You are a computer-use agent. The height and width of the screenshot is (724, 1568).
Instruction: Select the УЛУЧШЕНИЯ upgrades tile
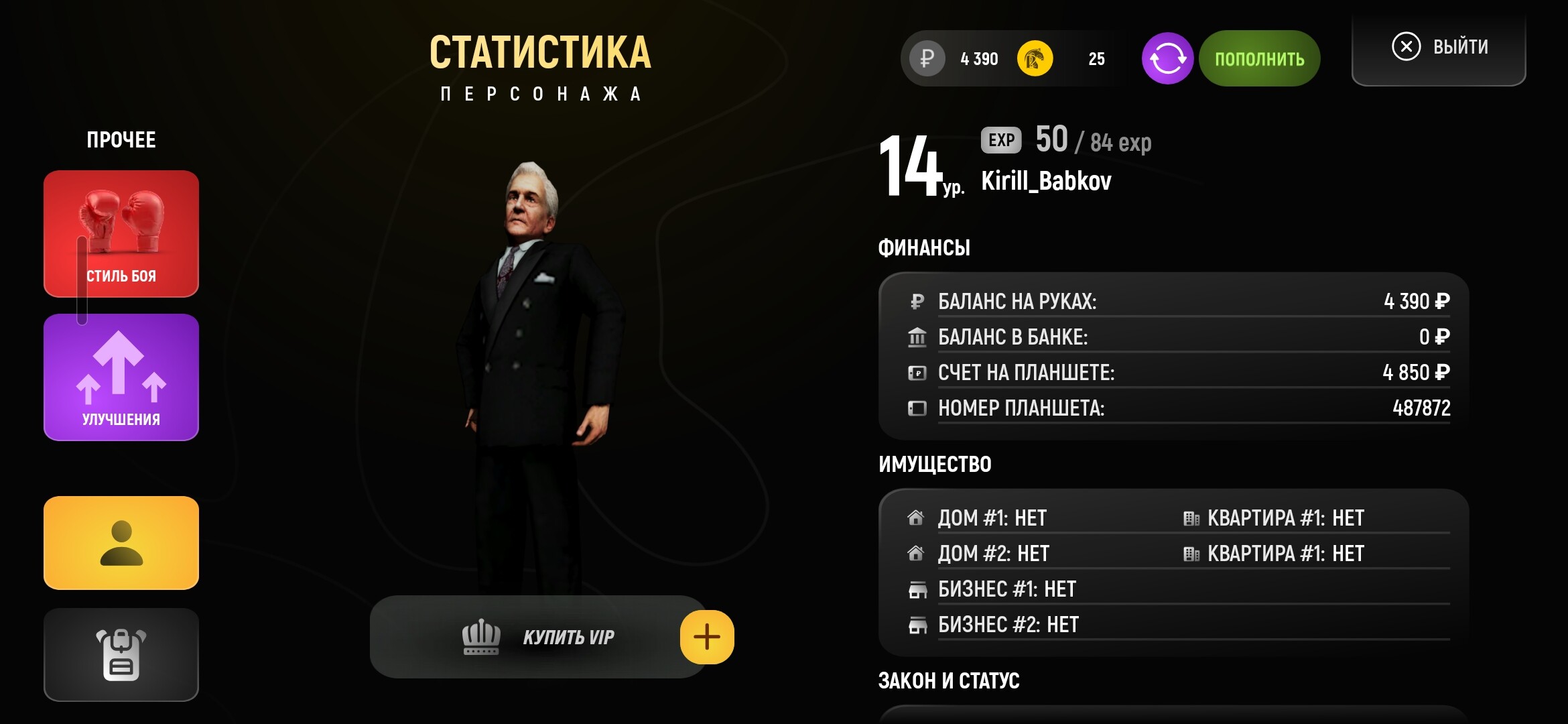click(121, 377)
